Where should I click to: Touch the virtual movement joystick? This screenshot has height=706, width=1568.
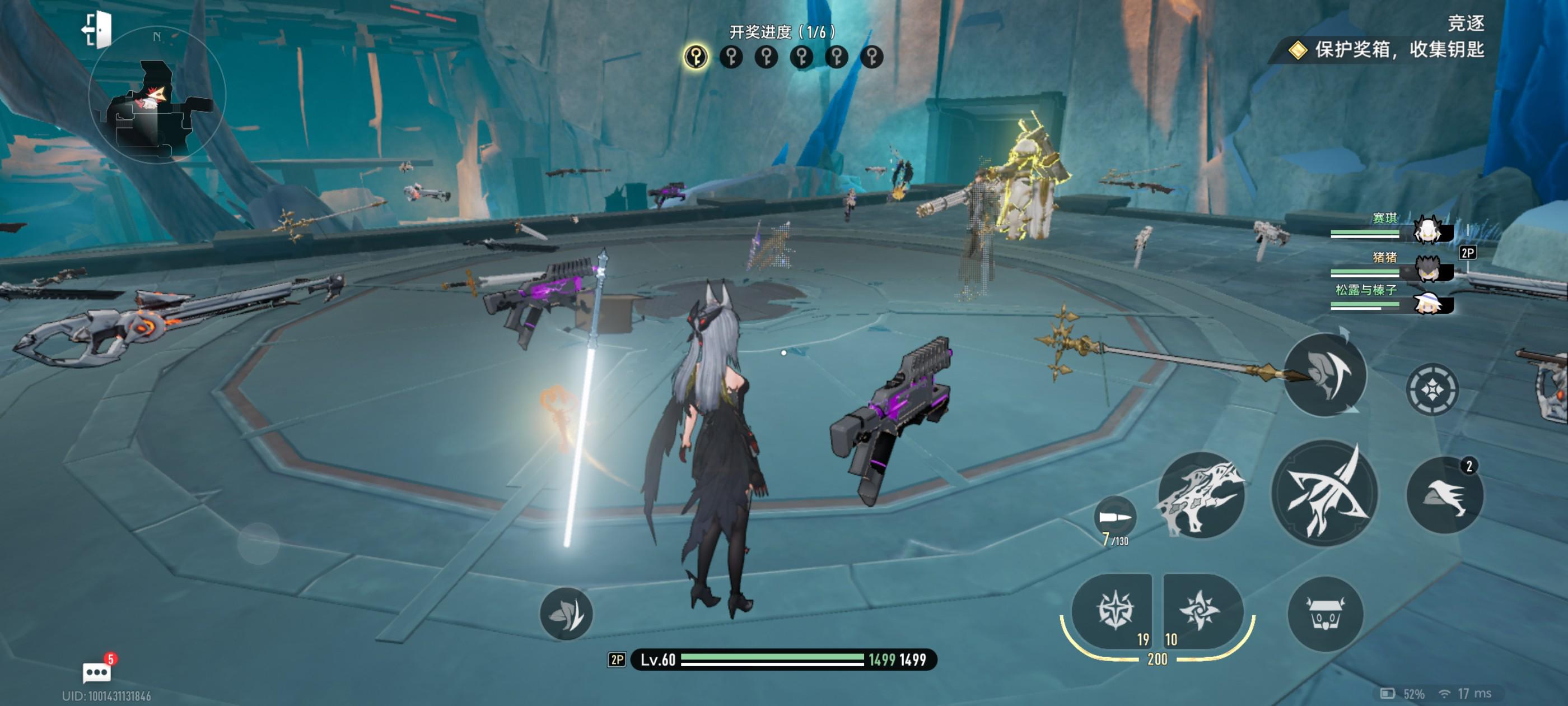258,543
